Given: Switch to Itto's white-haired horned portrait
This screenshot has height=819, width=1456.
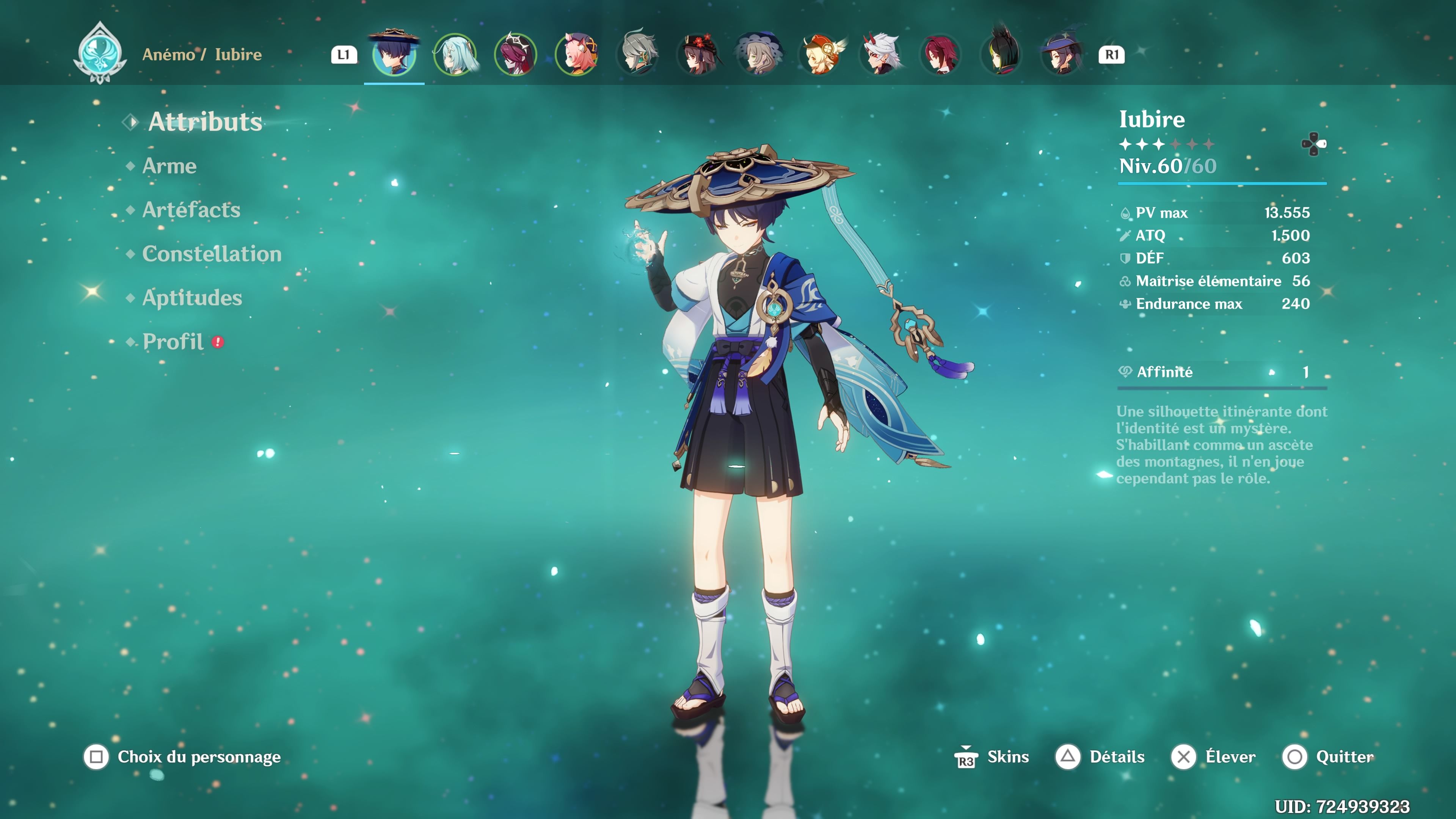Looking at the screenshot, I should 881,54.
